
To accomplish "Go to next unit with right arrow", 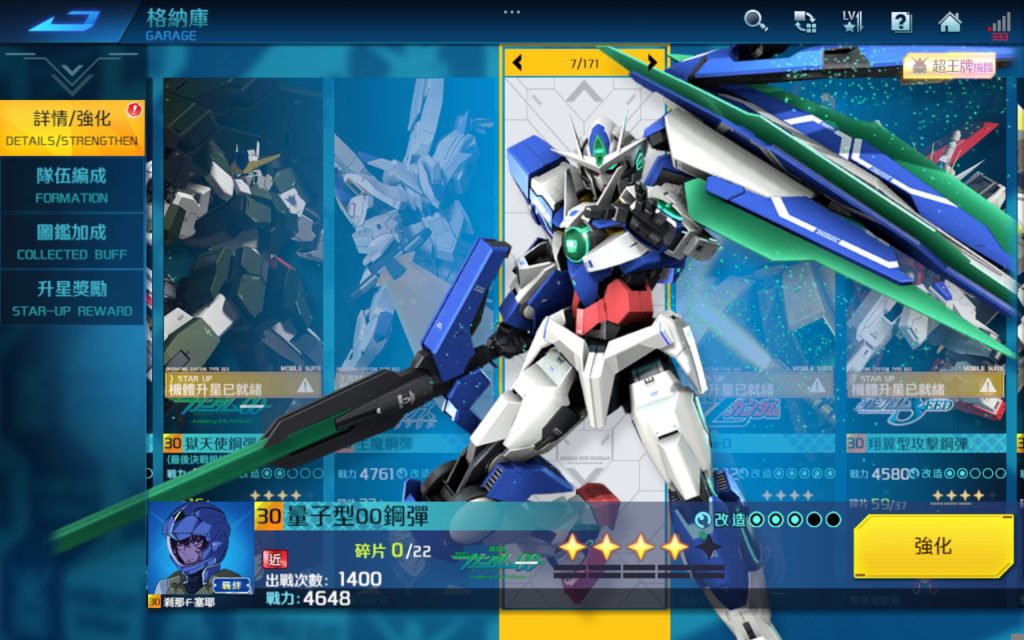I will [x=652, y=63].
